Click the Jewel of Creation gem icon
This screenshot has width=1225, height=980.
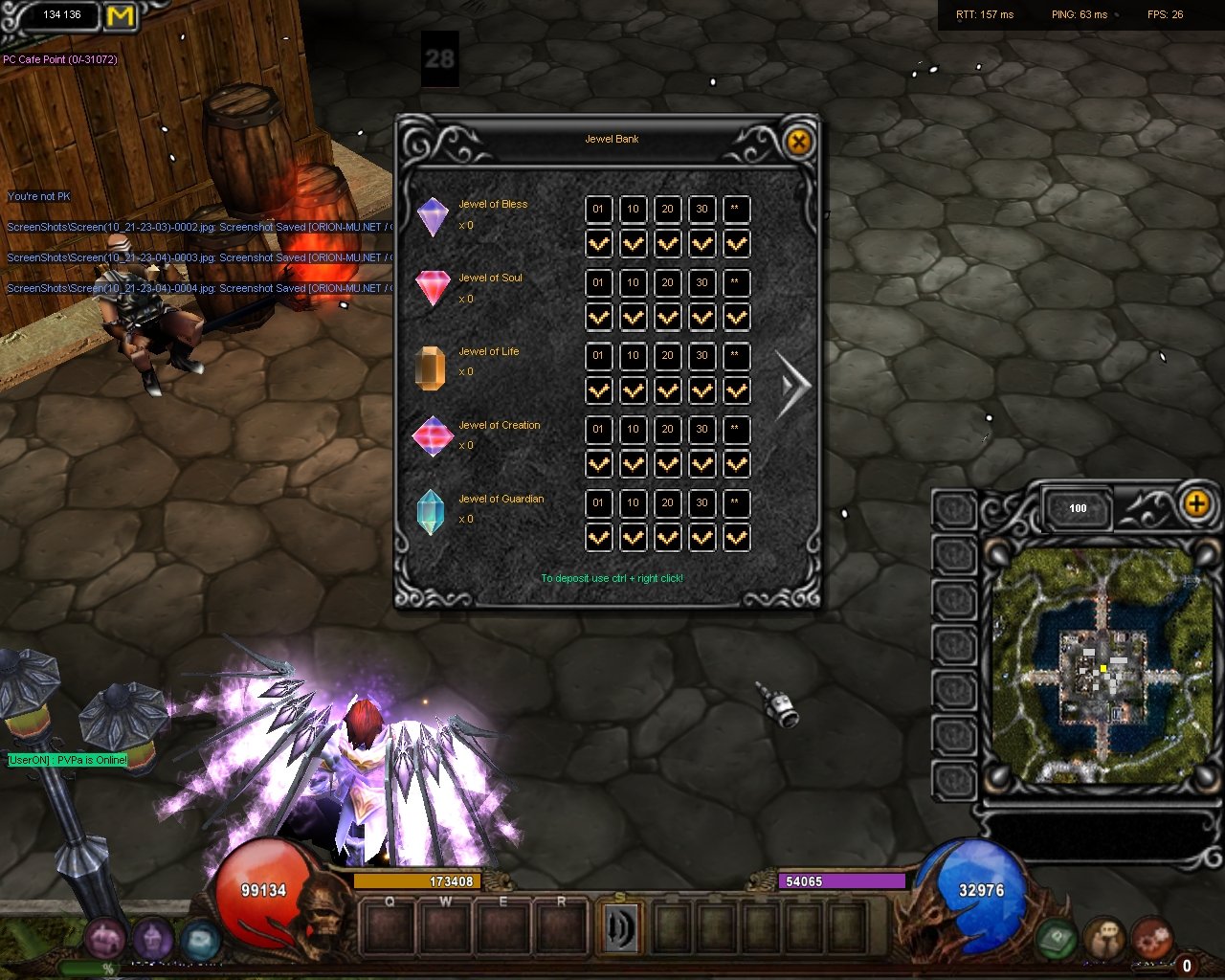432,436
